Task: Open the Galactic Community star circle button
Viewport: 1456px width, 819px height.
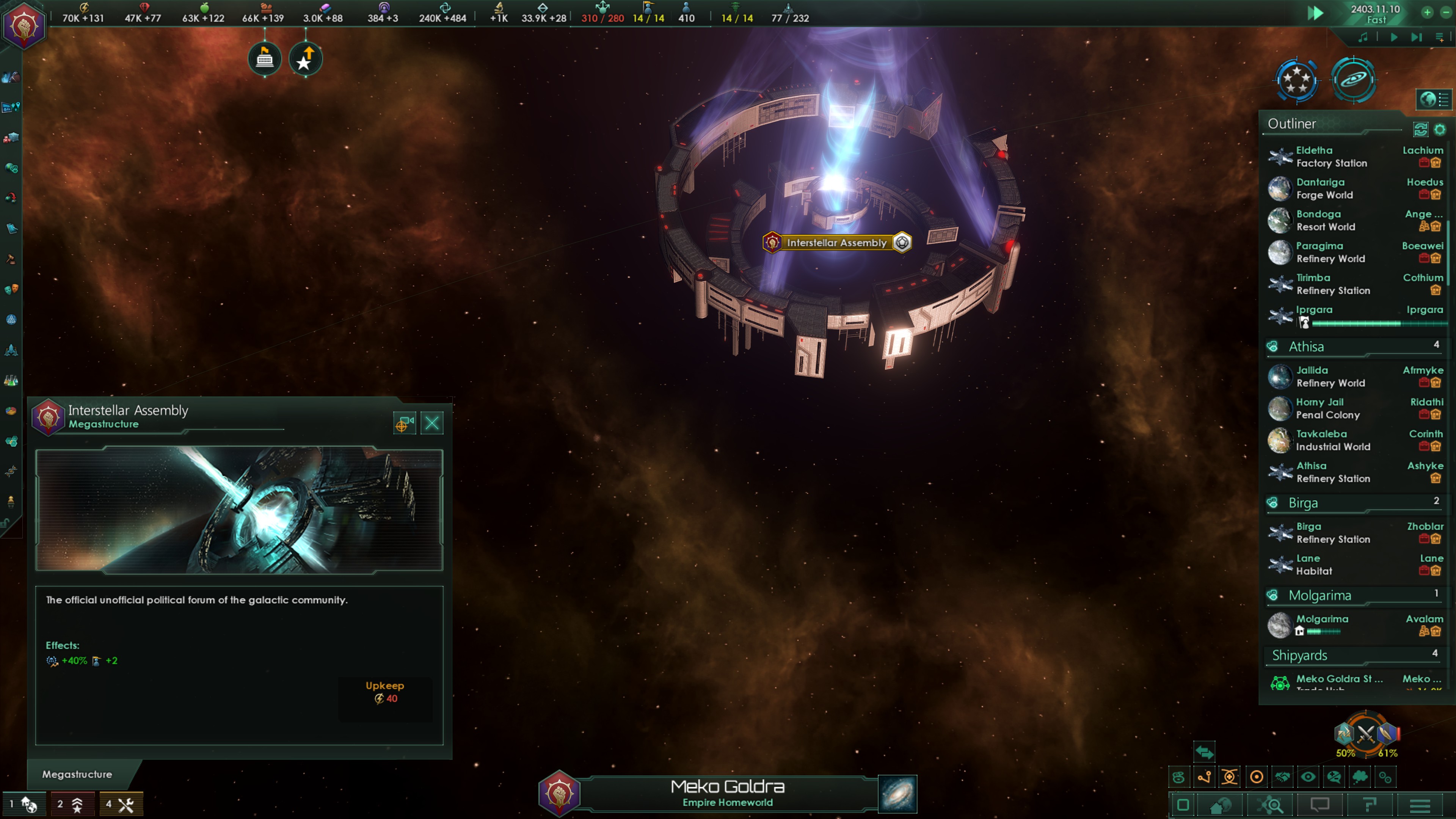Action: pyautogui.click(x=1297, y=80)
